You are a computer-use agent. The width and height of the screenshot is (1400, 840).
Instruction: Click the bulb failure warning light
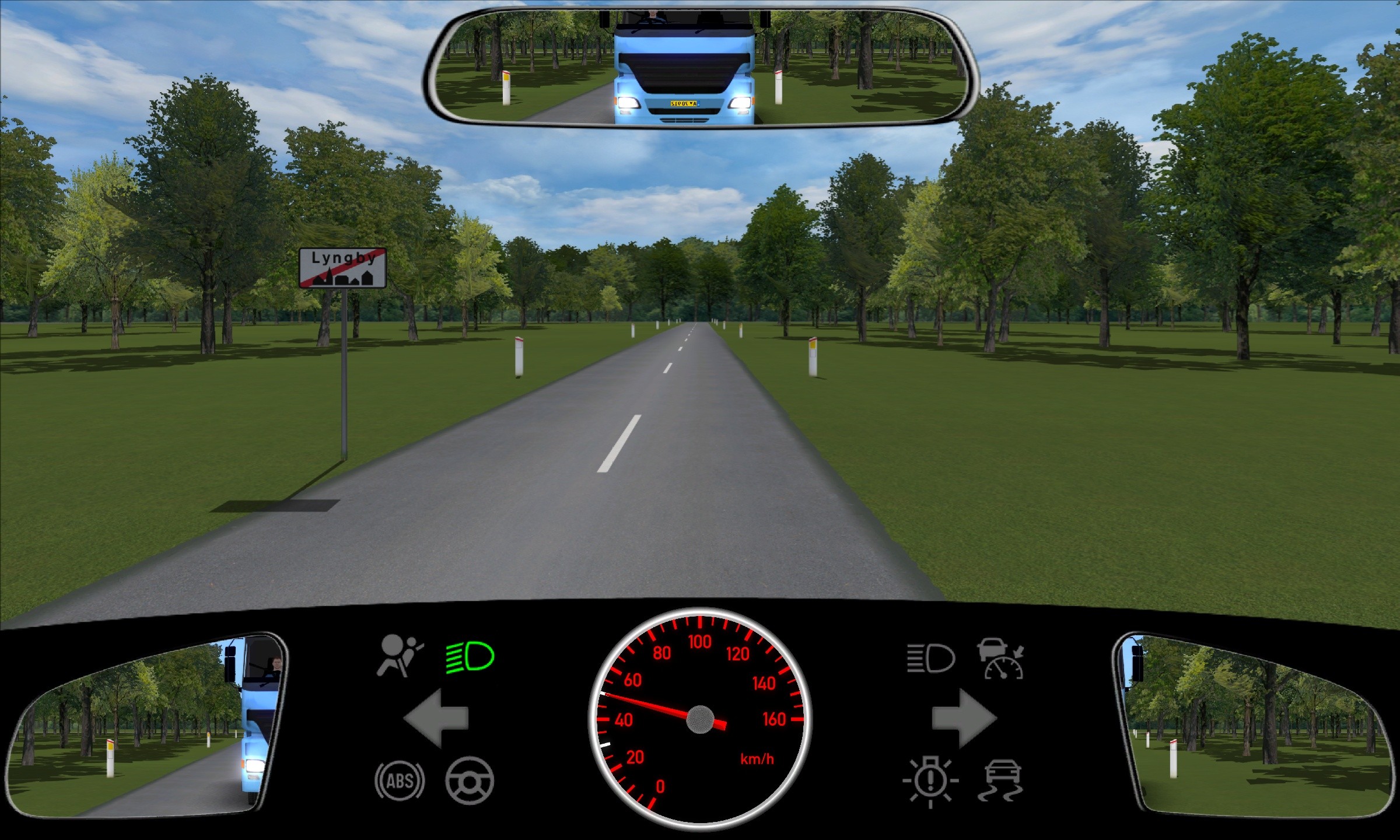tap(930, 781)
